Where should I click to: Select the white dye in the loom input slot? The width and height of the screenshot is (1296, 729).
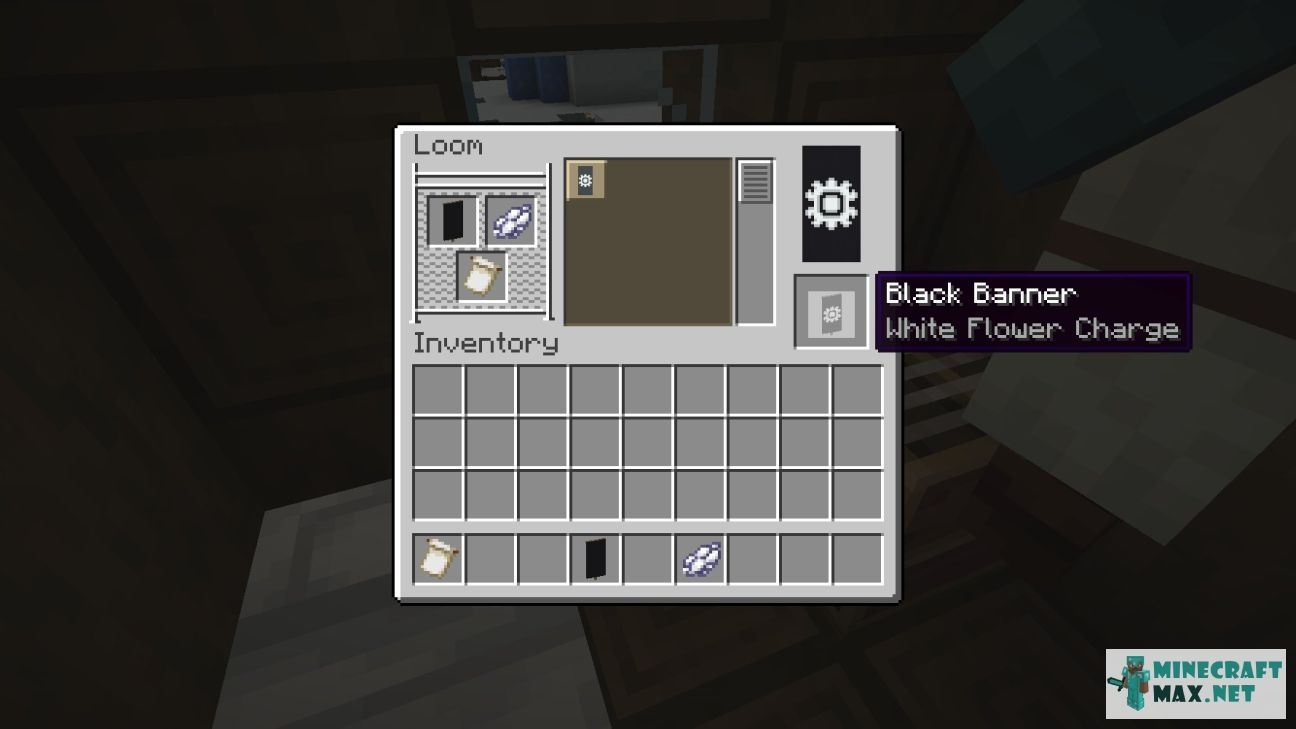click(509, 222)
